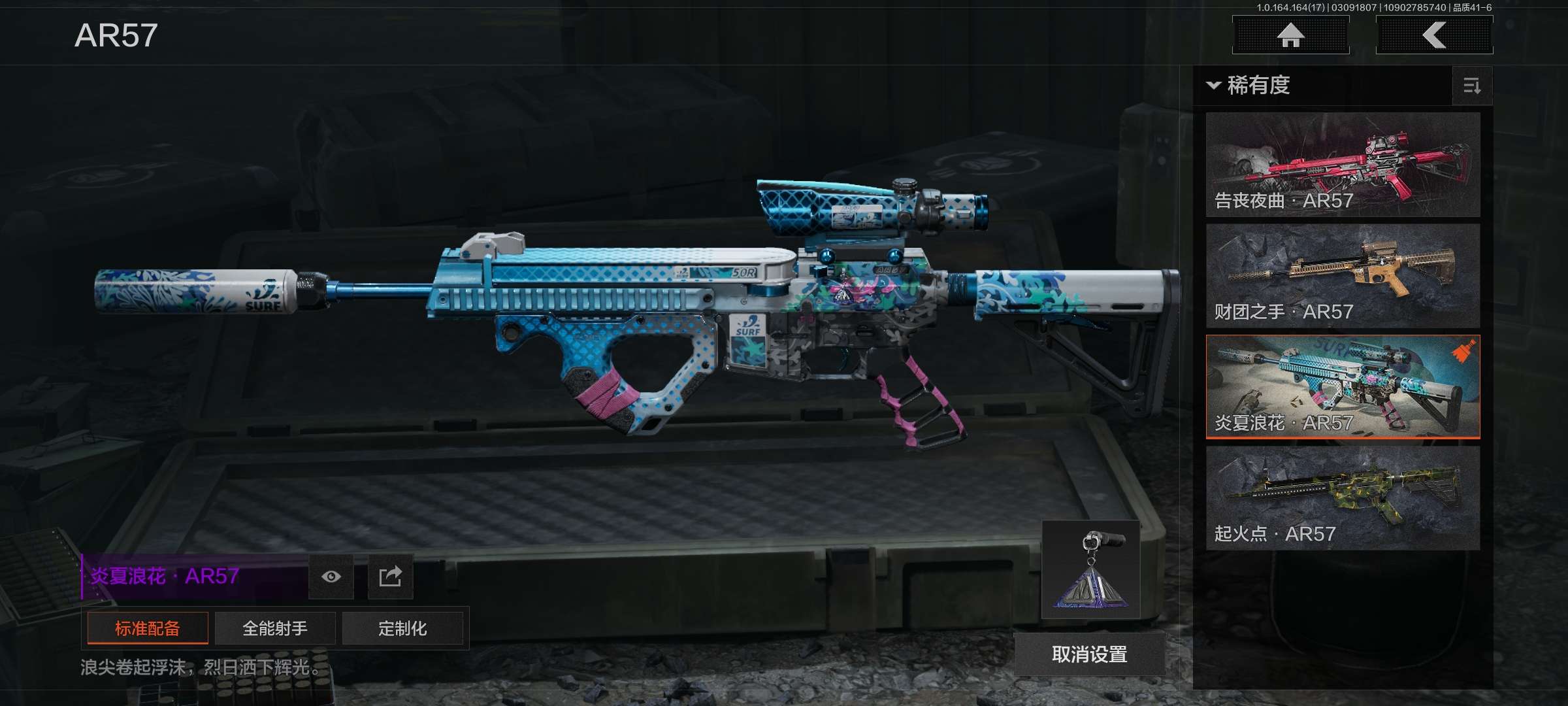This screenshot has width=1568, height=706.
Task: Switch to the 全能射手 tab
Action: point(275,628)
